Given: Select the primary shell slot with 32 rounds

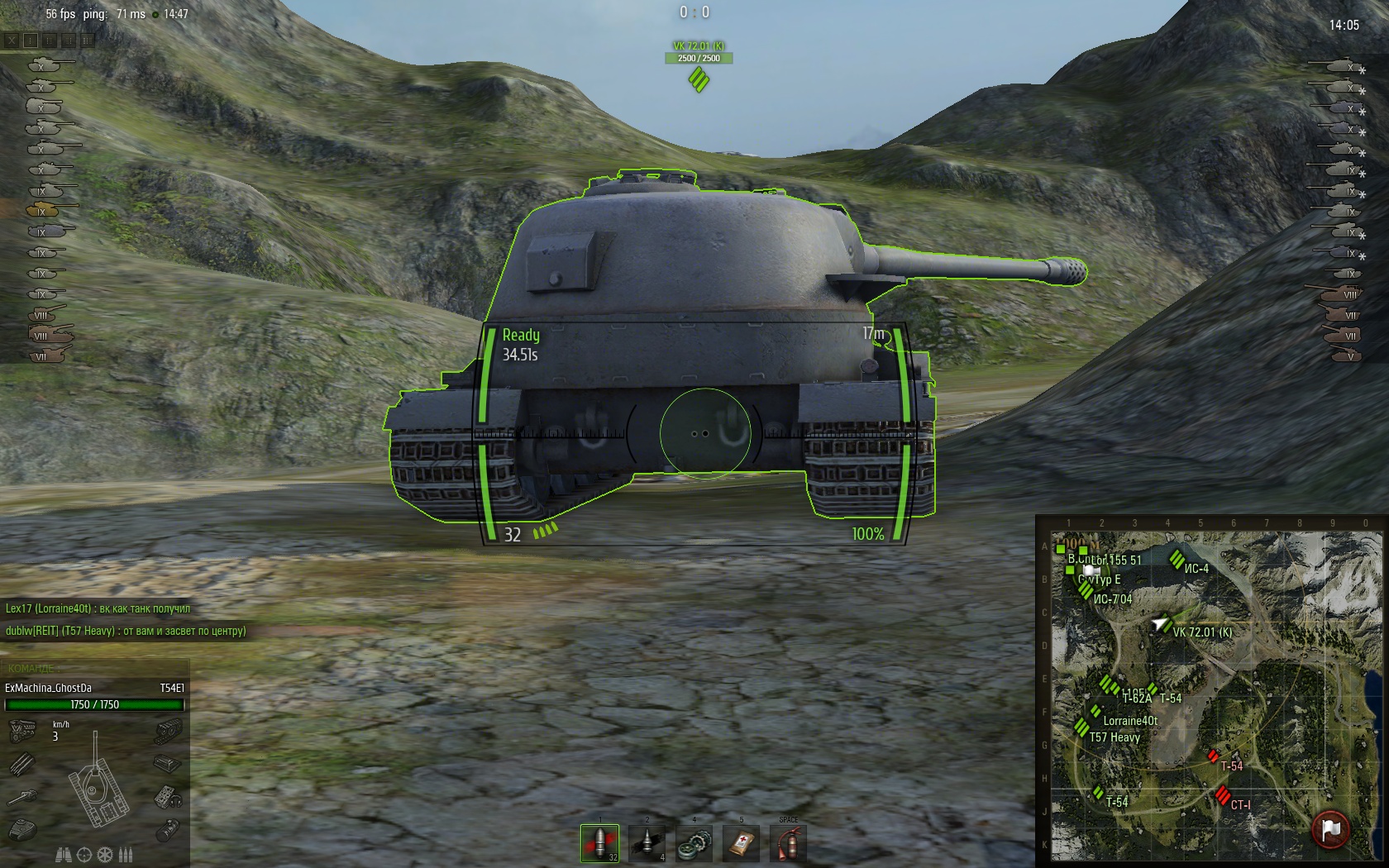Looking at the screenshot, I should [x=599, y=843].
